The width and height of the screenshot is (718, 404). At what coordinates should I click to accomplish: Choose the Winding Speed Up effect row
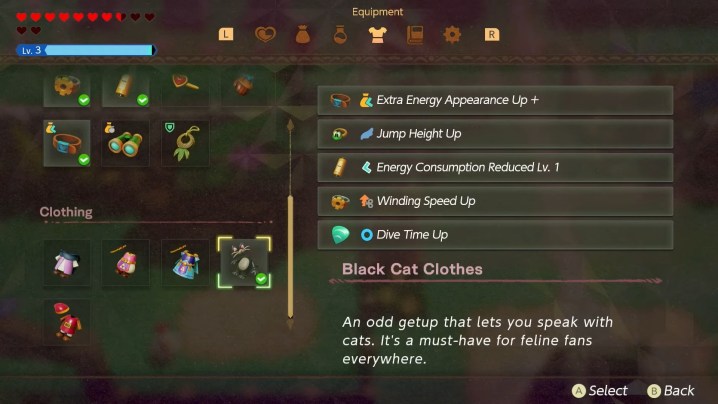coord(495,201)
